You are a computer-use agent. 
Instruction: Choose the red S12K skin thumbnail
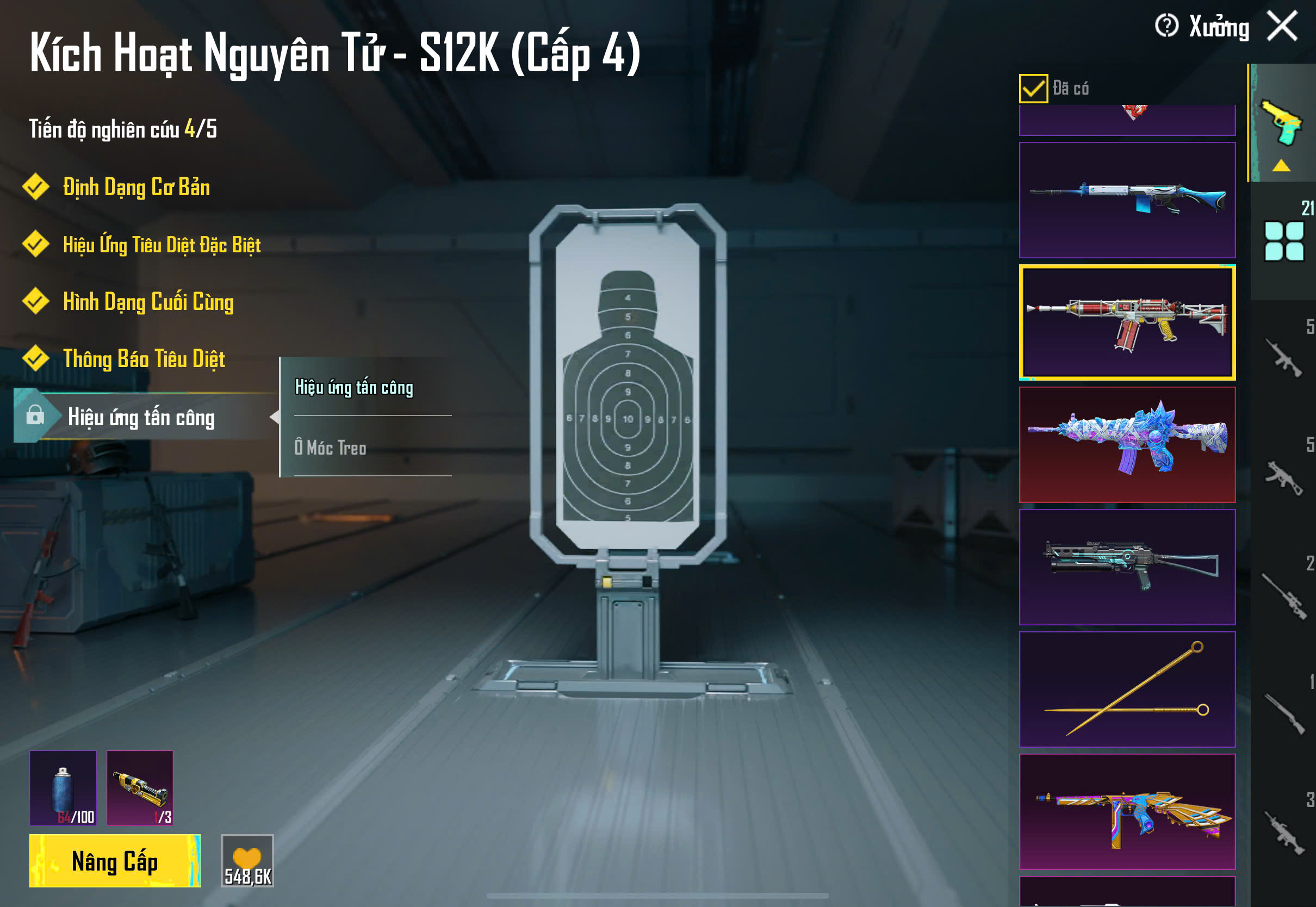[1127, 322]
